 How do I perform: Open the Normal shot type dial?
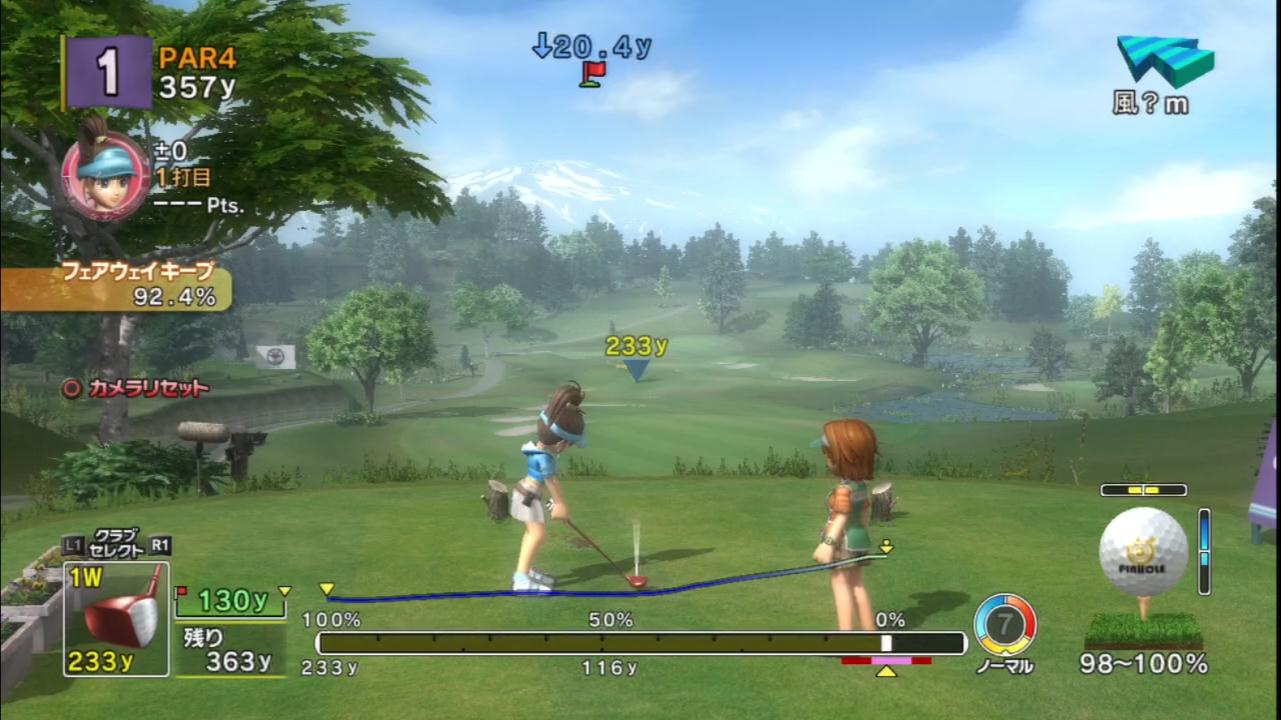coord(1004,625)
